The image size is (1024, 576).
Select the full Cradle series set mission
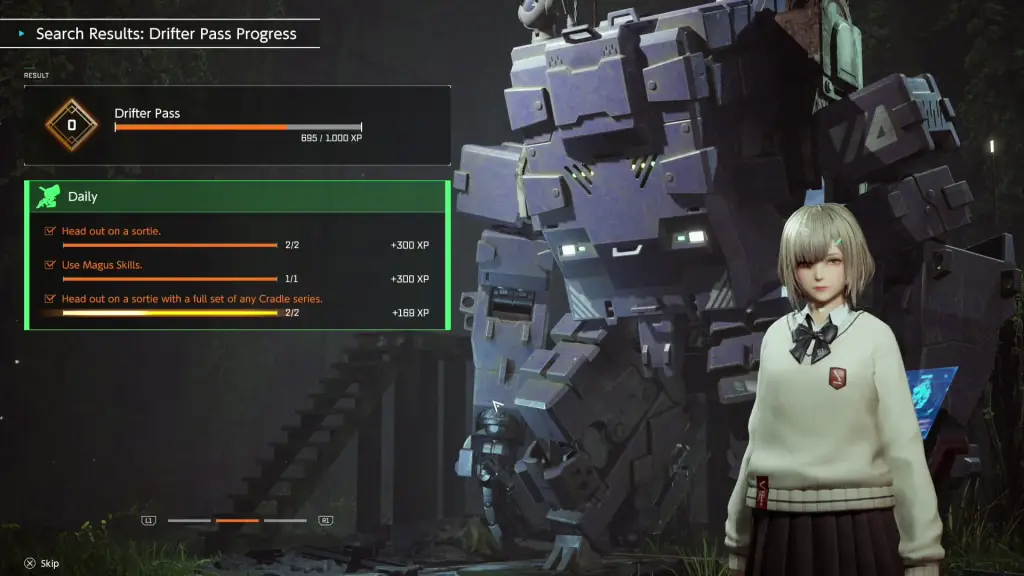click(x=237, y=305)
